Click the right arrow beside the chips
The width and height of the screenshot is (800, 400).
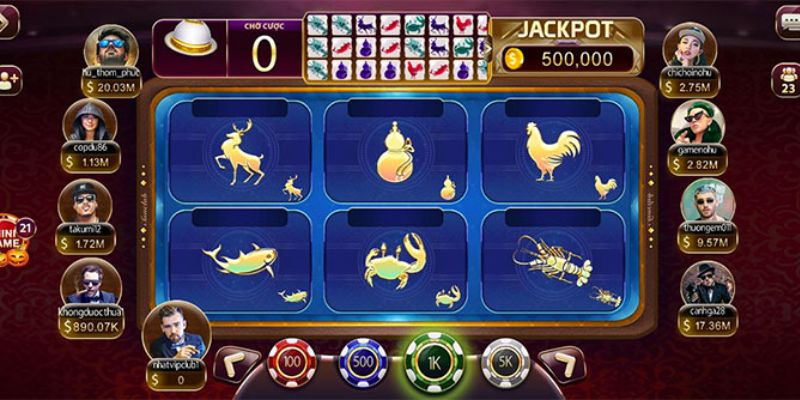(x=561, y=360)
